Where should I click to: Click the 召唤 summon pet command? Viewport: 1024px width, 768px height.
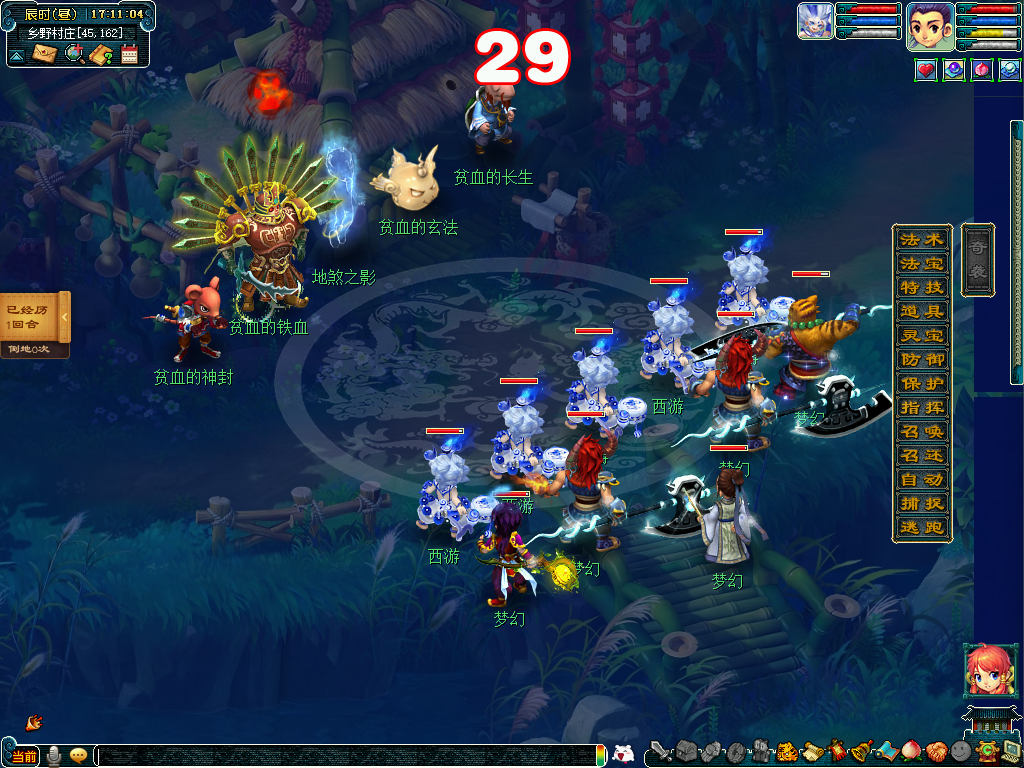(921, 432)
